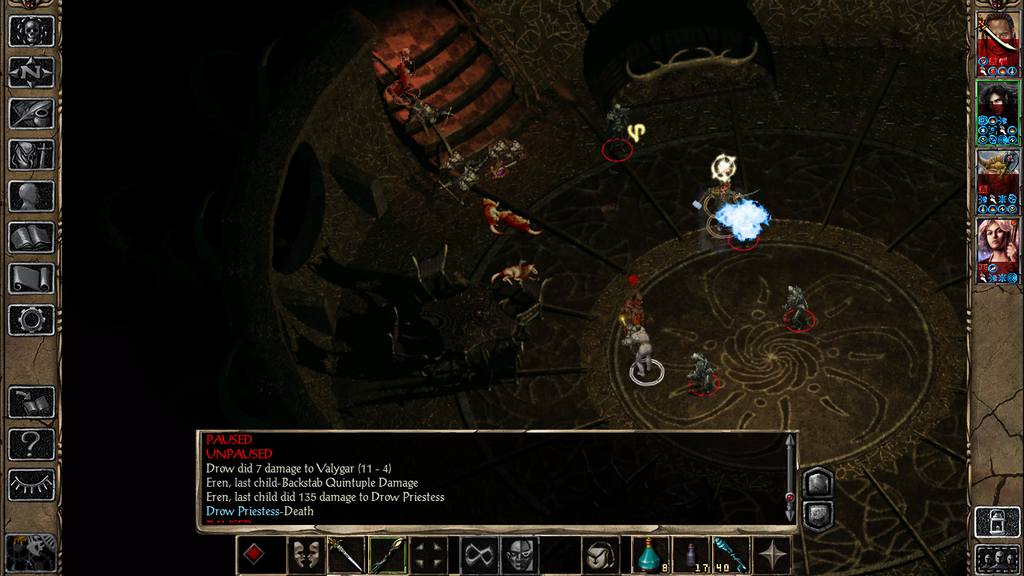This screenshot has height=576, width=1024.
Task: Open special abilities with the star button
Action: point(772,555)
